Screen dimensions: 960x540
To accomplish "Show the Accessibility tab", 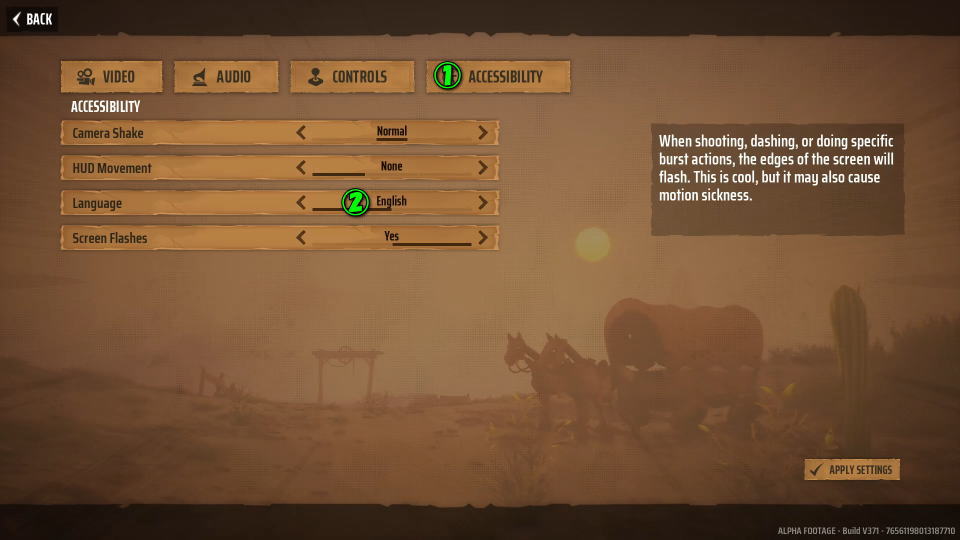I will click(498, 77).
